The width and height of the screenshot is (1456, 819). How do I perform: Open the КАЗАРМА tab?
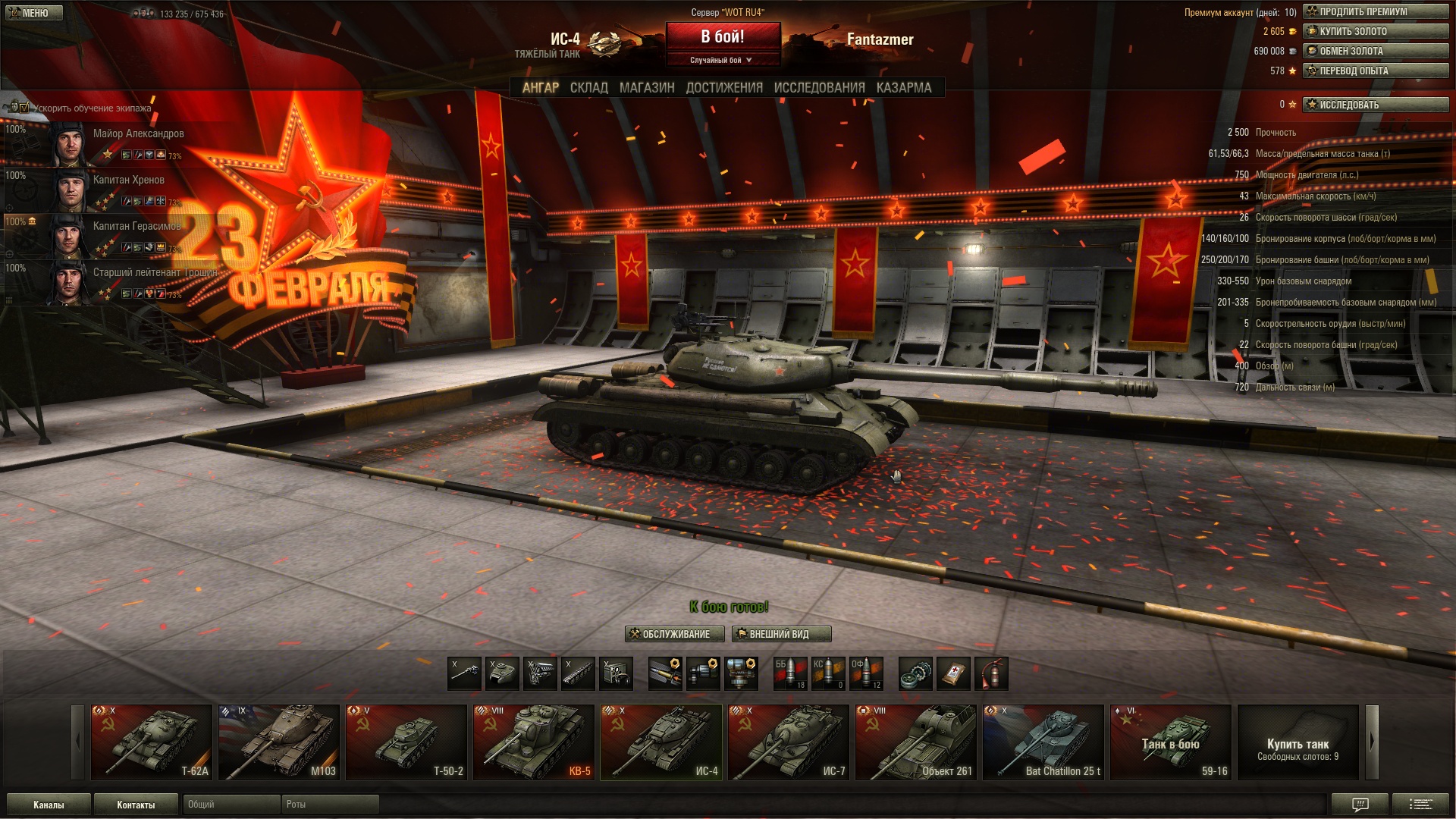[903, 88]
